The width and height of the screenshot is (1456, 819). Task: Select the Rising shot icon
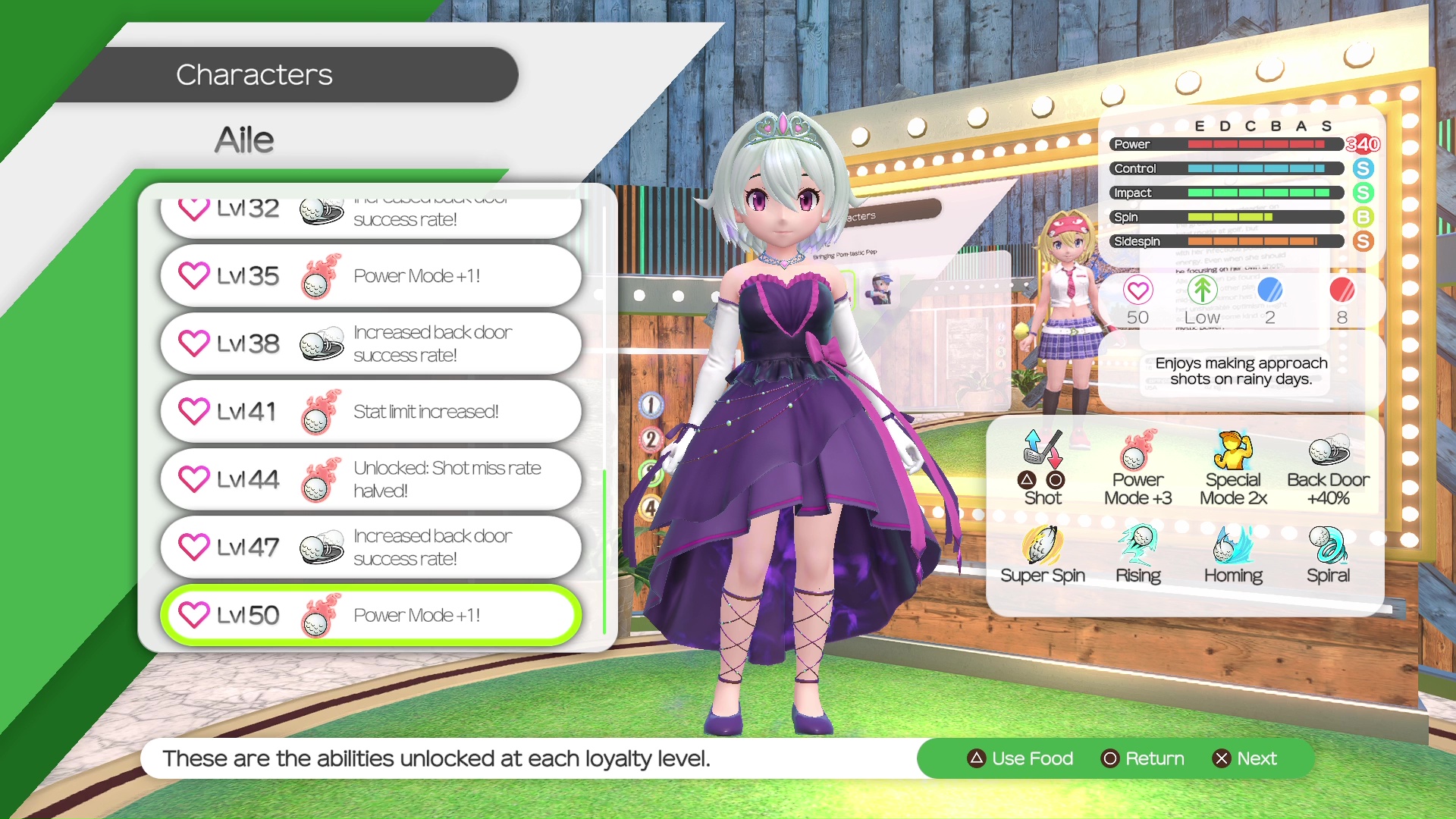pyautogui.click(x=1137, y=546)
